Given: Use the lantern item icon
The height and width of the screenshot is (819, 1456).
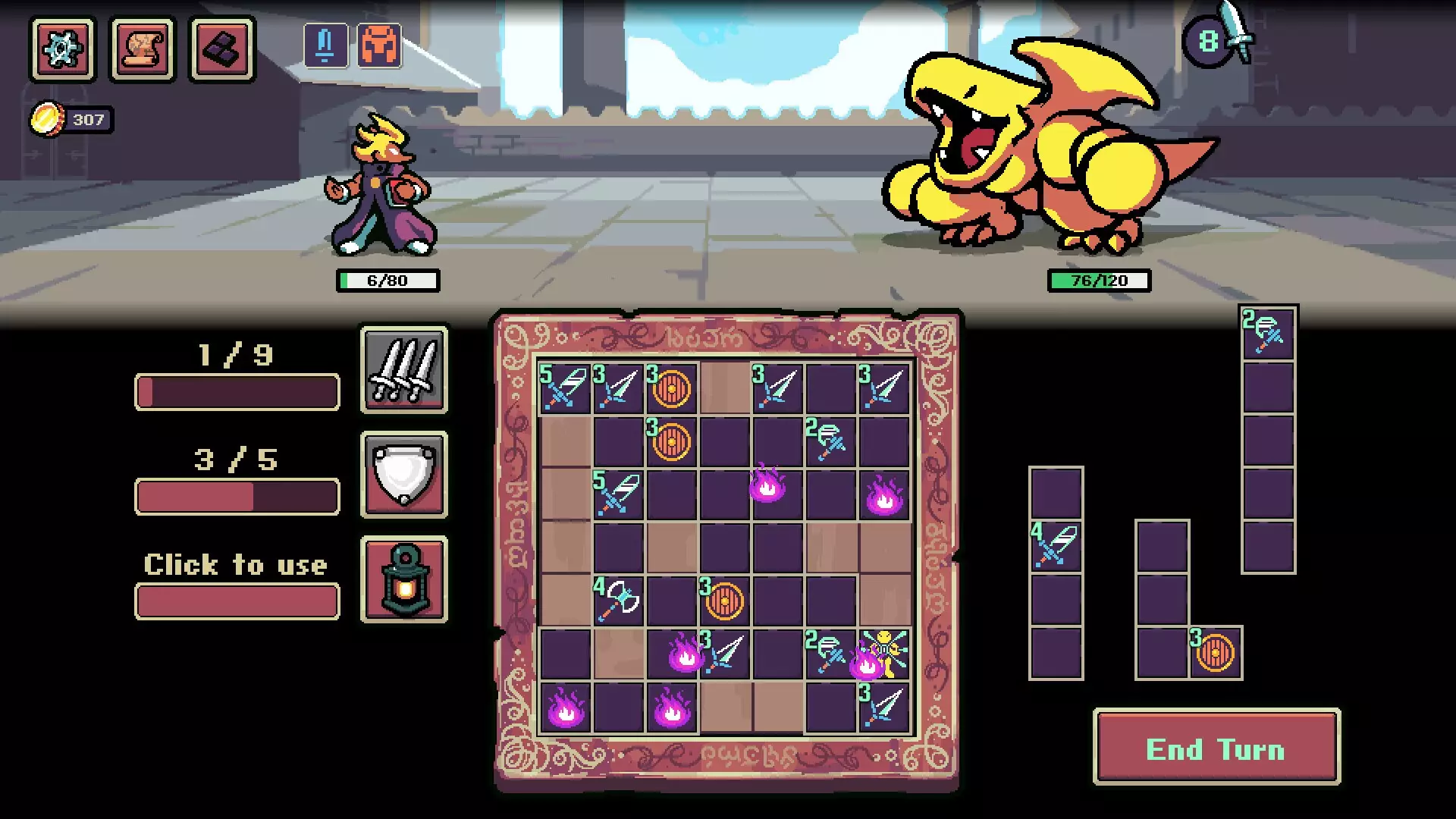Looking at the screenshot, I should (x=403, y=580).
